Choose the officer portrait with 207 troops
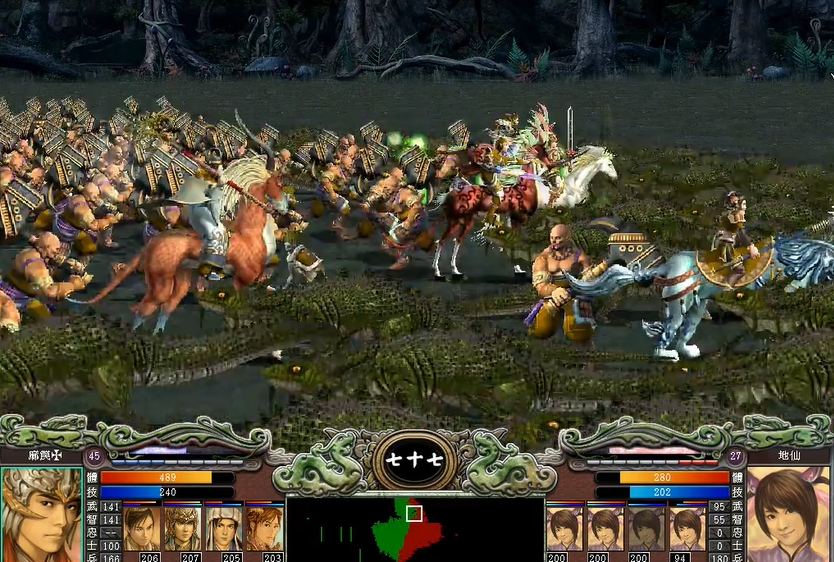Viewport: 834px width, 562px height. pyautogui.click(x=182, y=528)
